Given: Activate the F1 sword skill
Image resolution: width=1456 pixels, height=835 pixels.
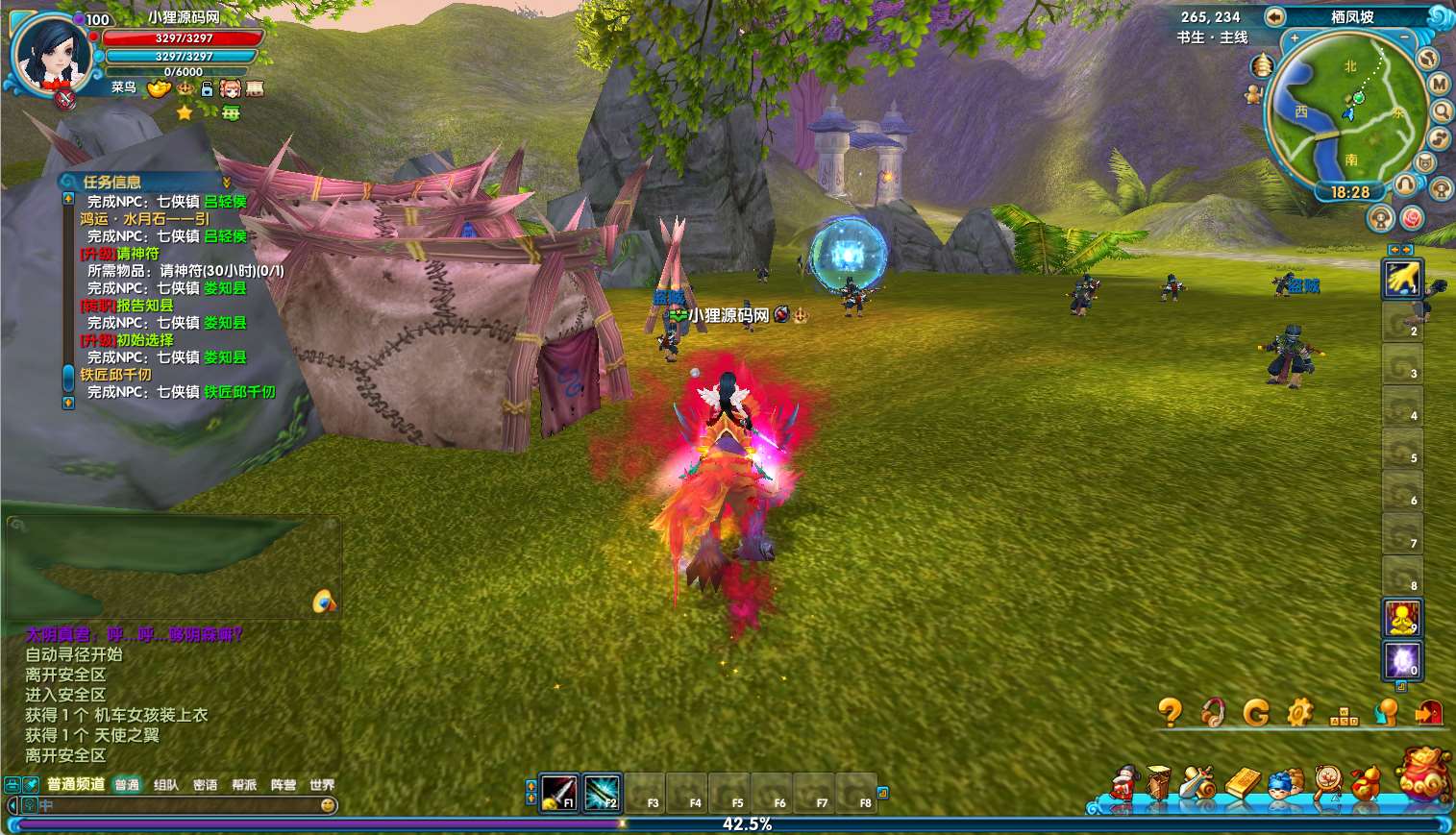Looking at the screenshot, I should click(x=558, y=793).
